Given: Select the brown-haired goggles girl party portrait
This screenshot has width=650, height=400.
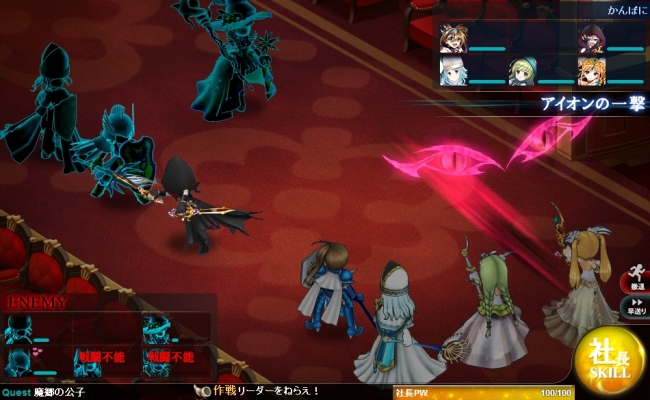Looking at the screenshot, I should click(452, 38).
